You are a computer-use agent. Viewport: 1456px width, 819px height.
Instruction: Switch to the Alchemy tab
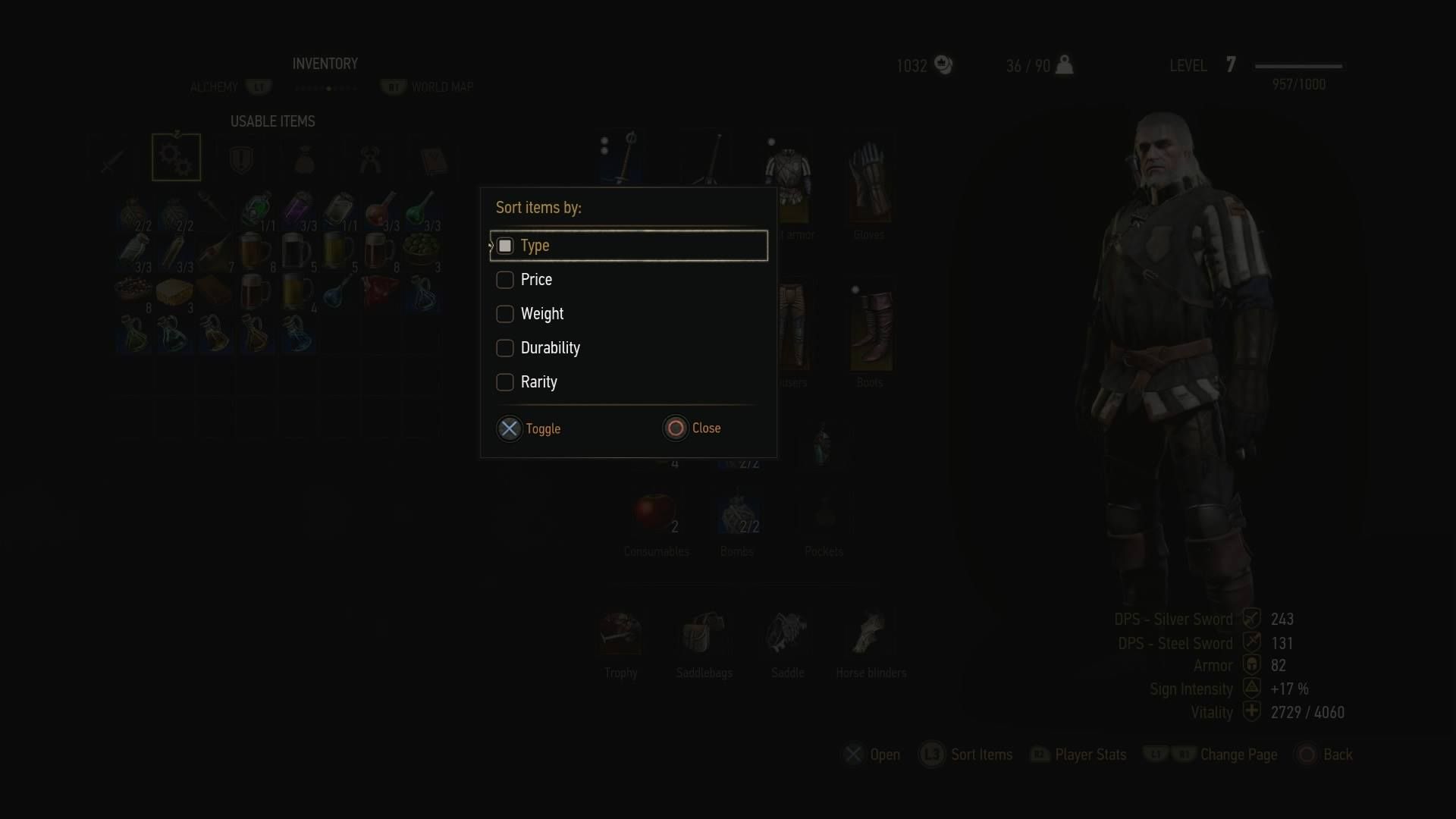tap(213, 86)
